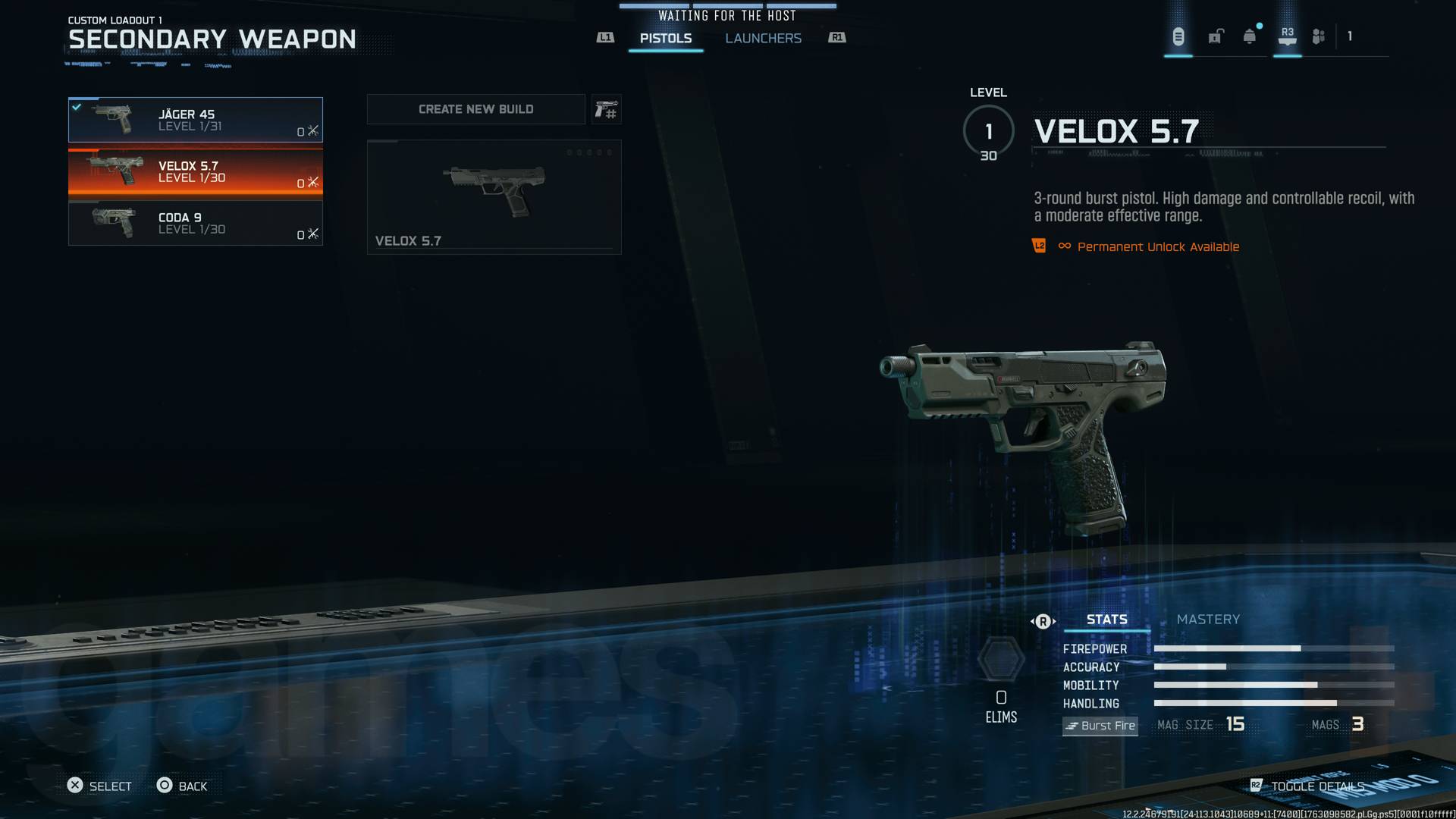Screen dimensions: 1456x819
Task: Click Permanent Unlock Available
Action: pyautogui.click(x=1159, y=246)
